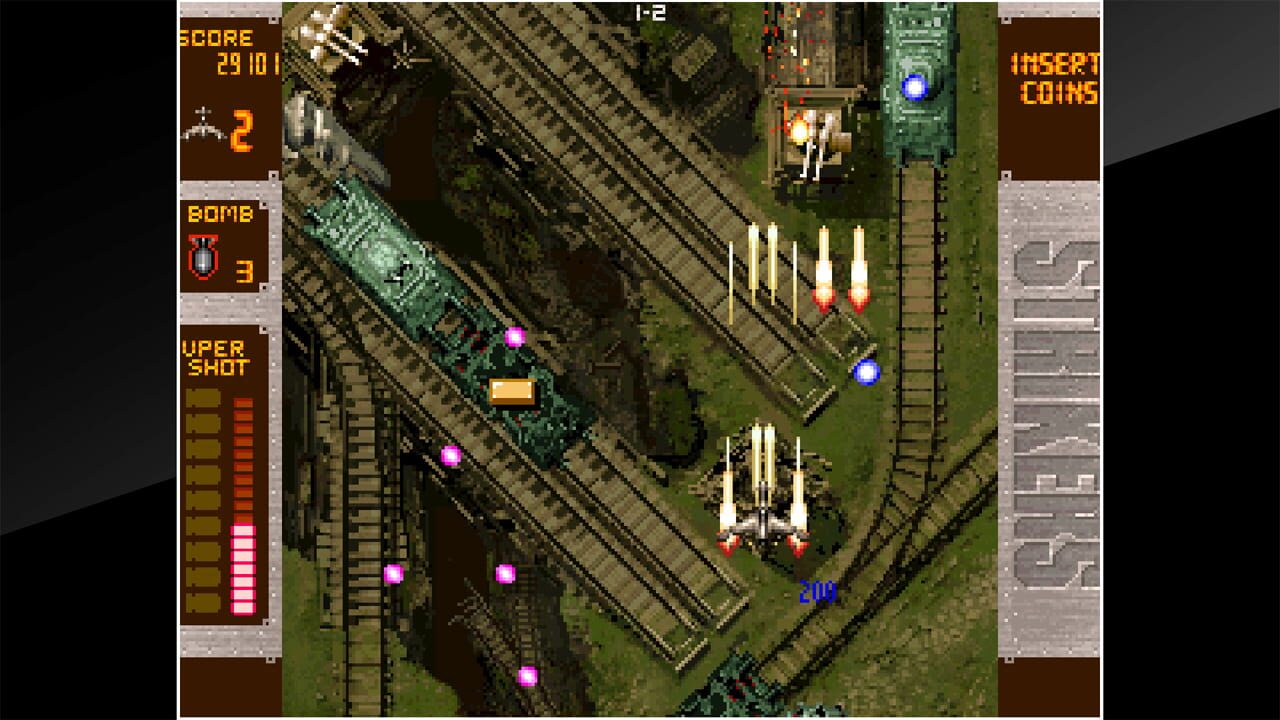Click the blue 200 score popup
1280x720 pixels.
[820, 593]
